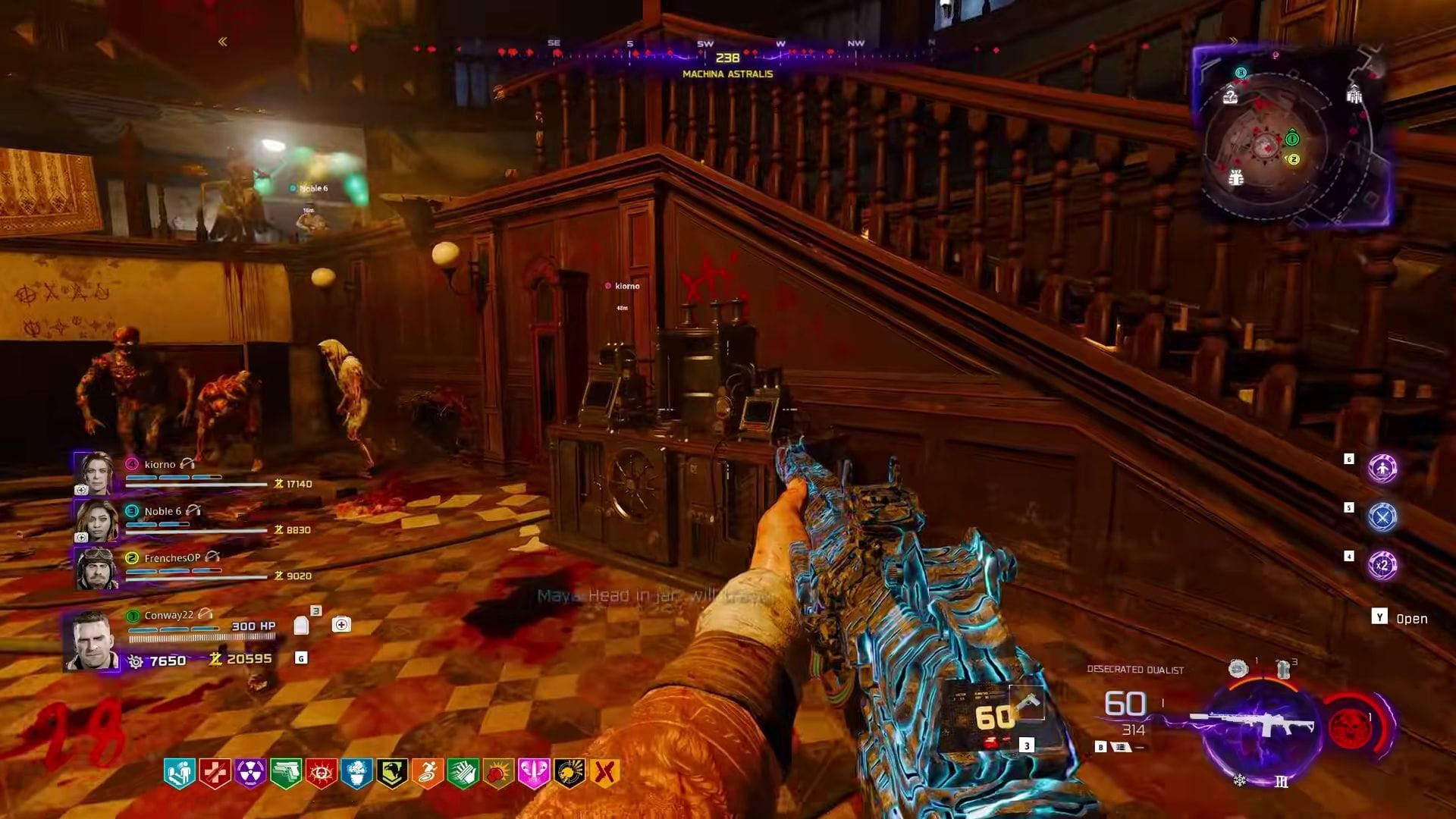Screen dimensions: 1456x819
Task: Toggle the blue X ability slot 5
Action: 1382,517
